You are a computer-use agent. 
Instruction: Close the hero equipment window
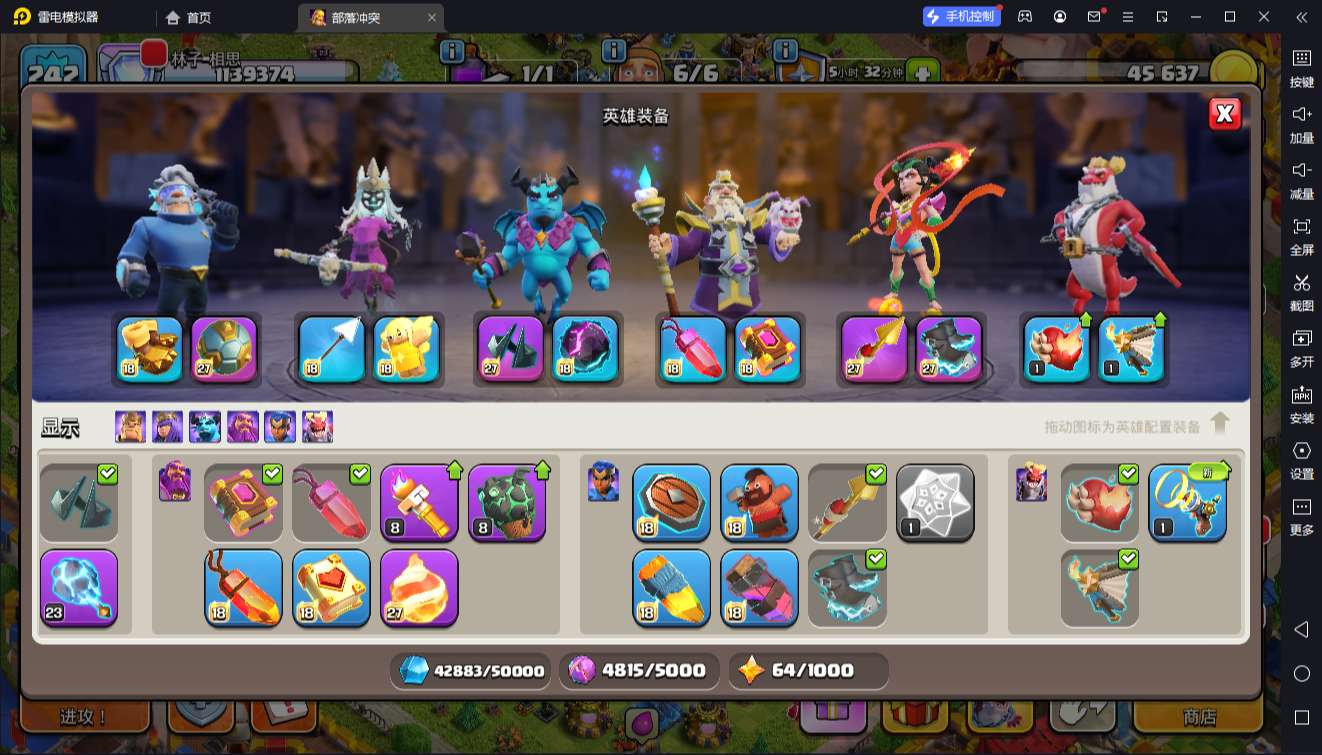click(1225, 114)
